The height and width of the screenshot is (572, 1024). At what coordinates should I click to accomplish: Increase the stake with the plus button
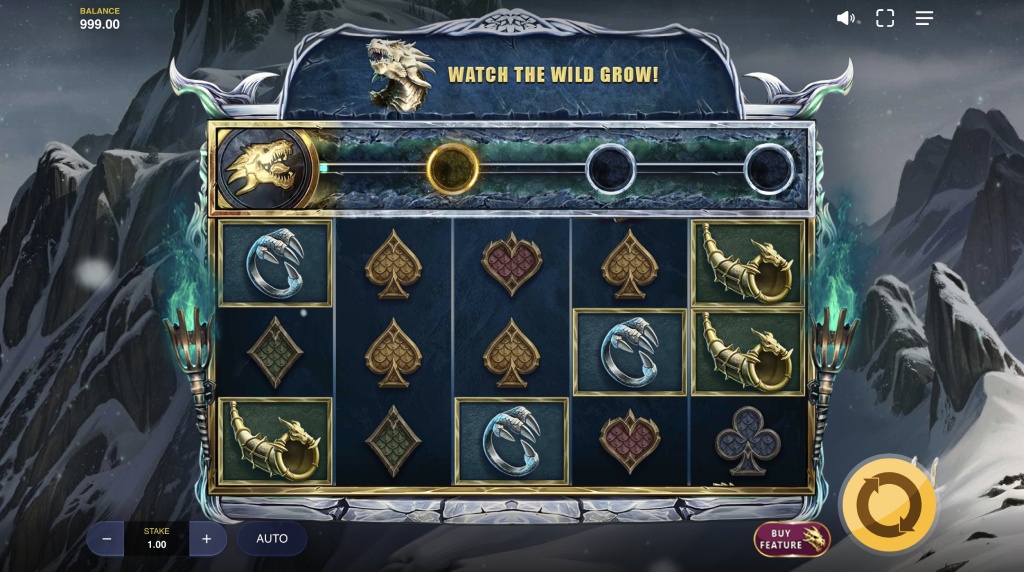207,539
